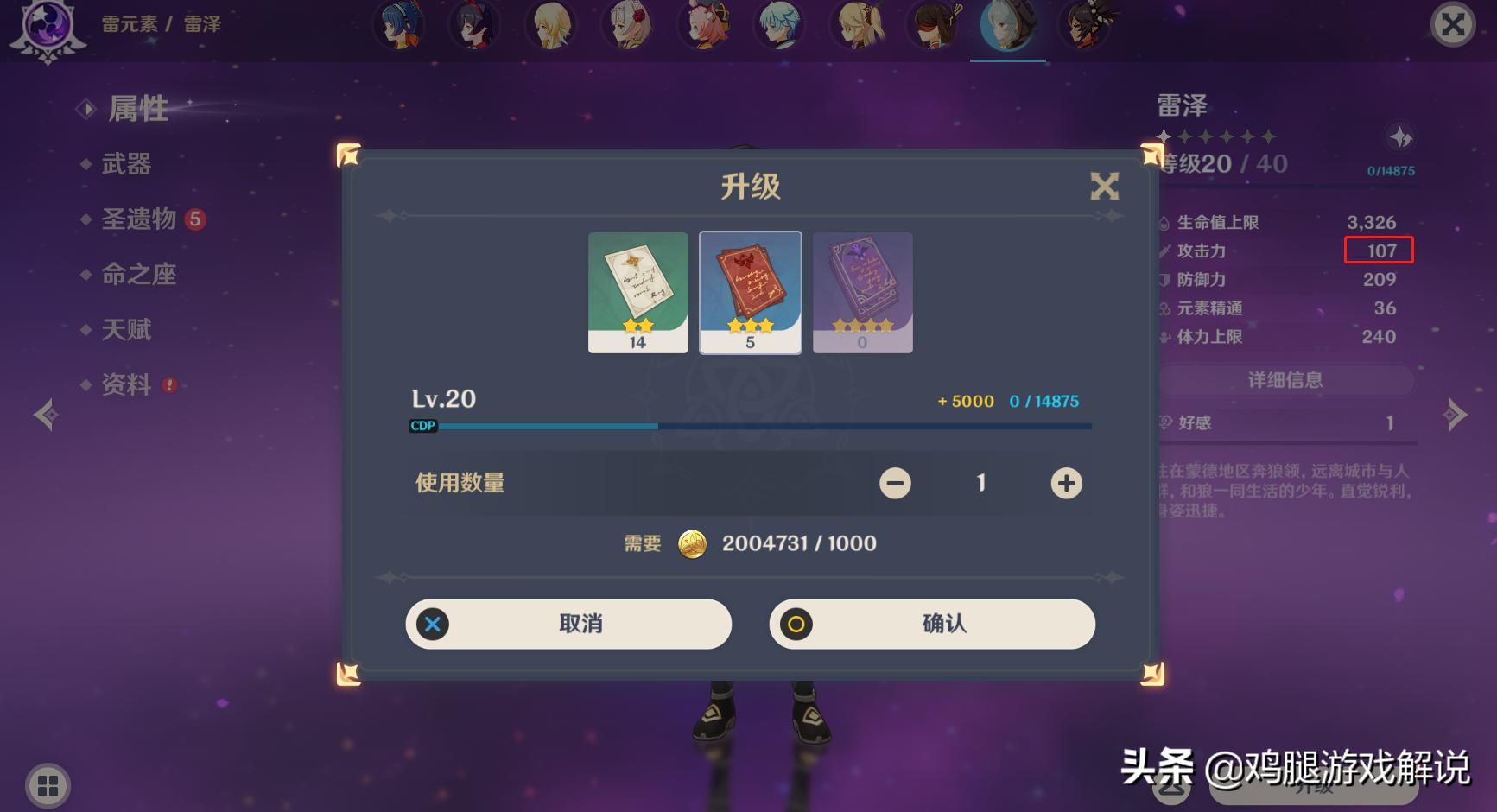
Task: Select the first character portrait in top bar
Action: click(399, 26)
